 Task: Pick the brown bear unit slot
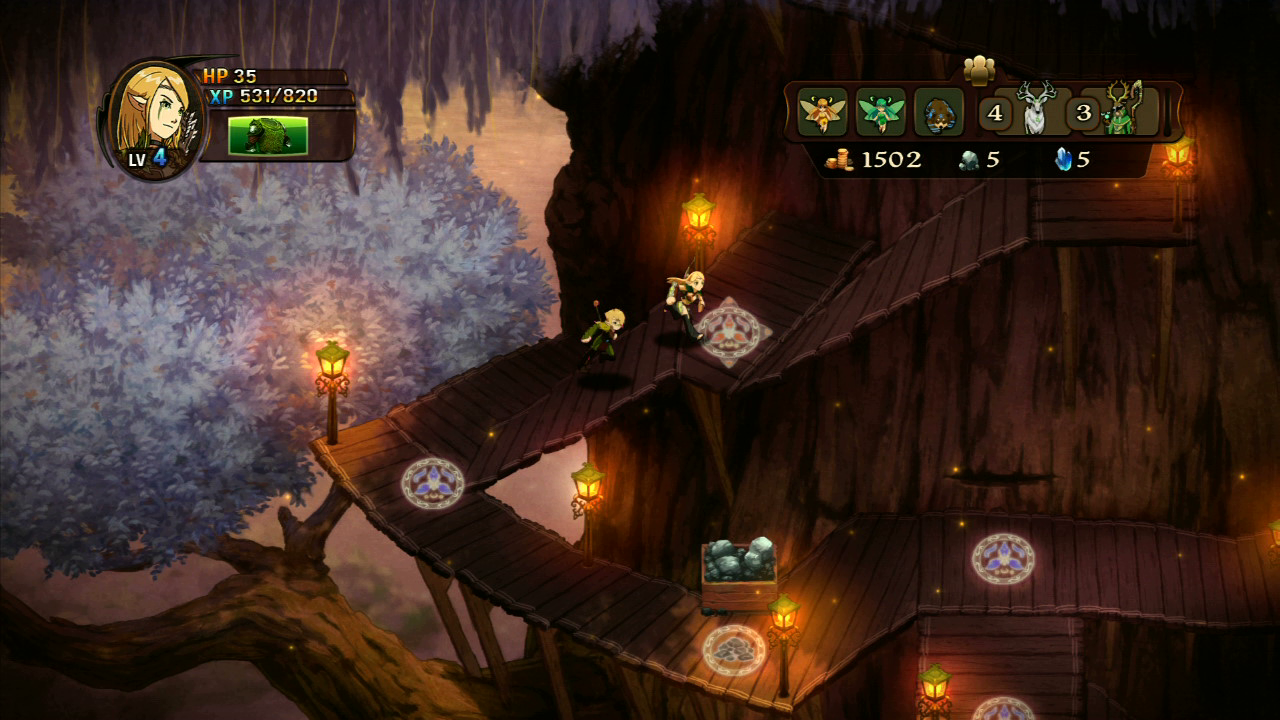[x=939, y=111]
